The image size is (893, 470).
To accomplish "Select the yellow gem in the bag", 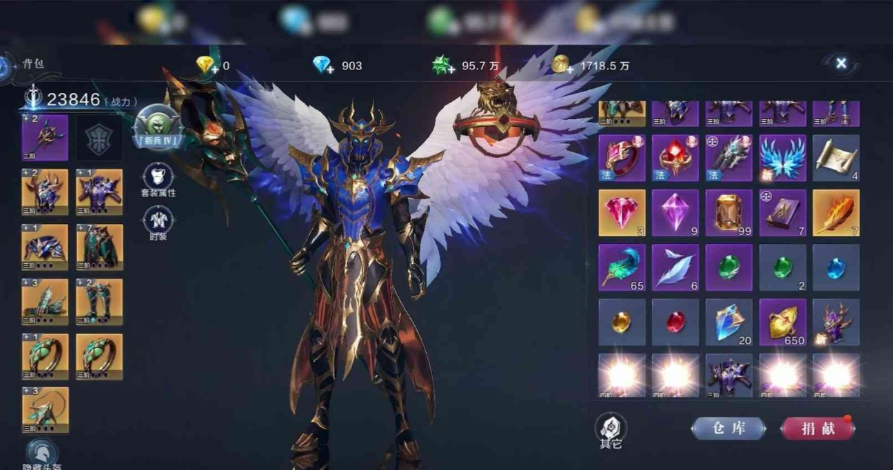I will tap(621, 321).
